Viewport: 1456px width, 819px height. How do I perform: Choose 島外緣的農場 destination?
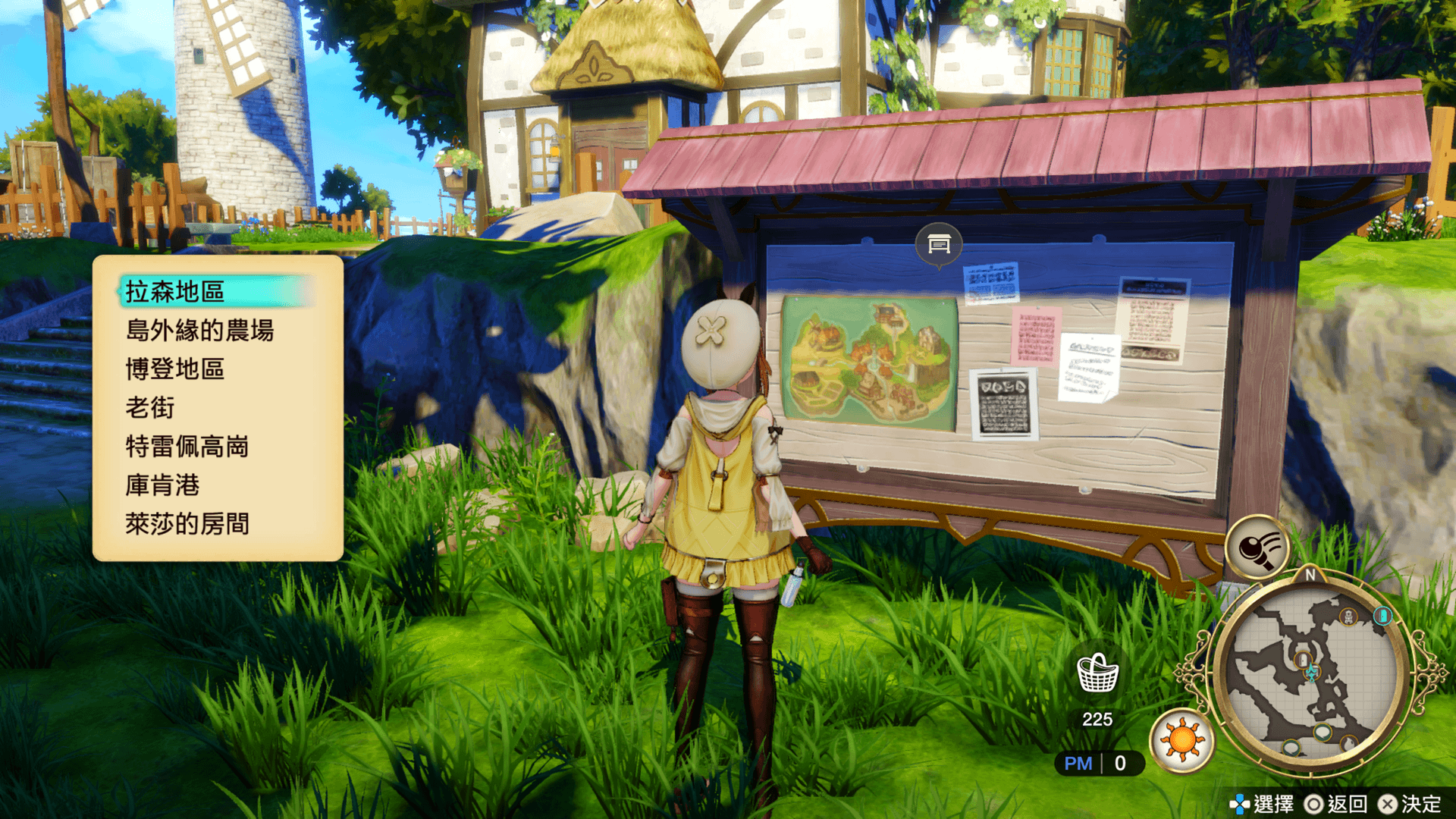(199, 331)
